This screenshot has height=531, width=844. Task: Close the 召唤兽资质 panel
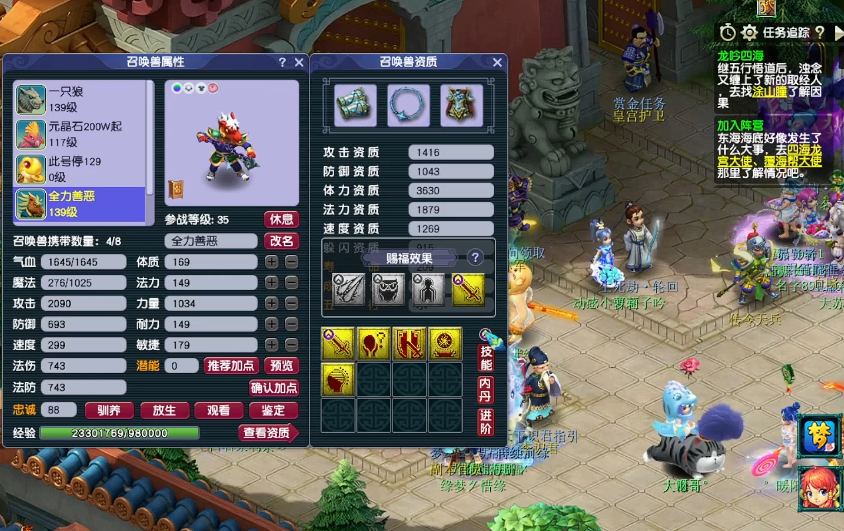498,62
